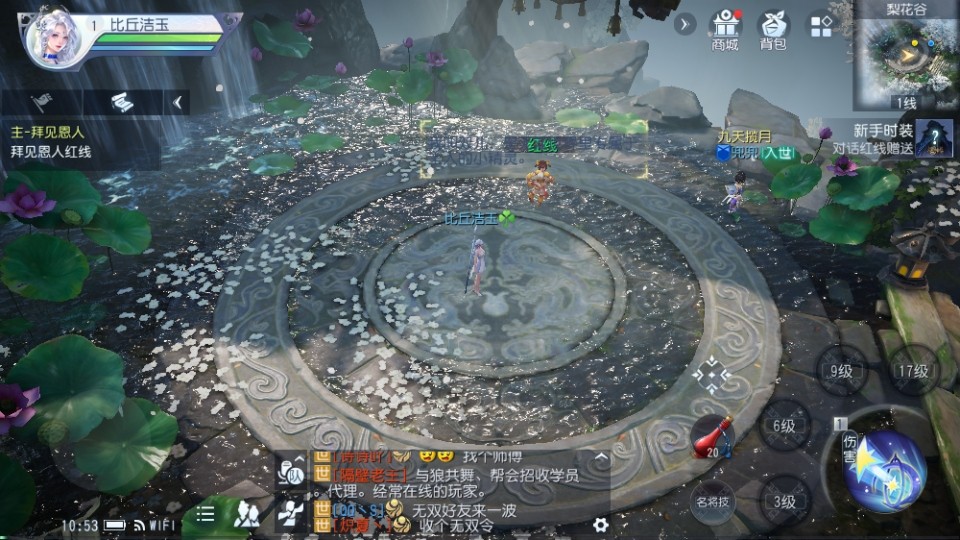Tap the locked 17级 skill slot
Screen dimensions: 960x540
coord(911,370)
